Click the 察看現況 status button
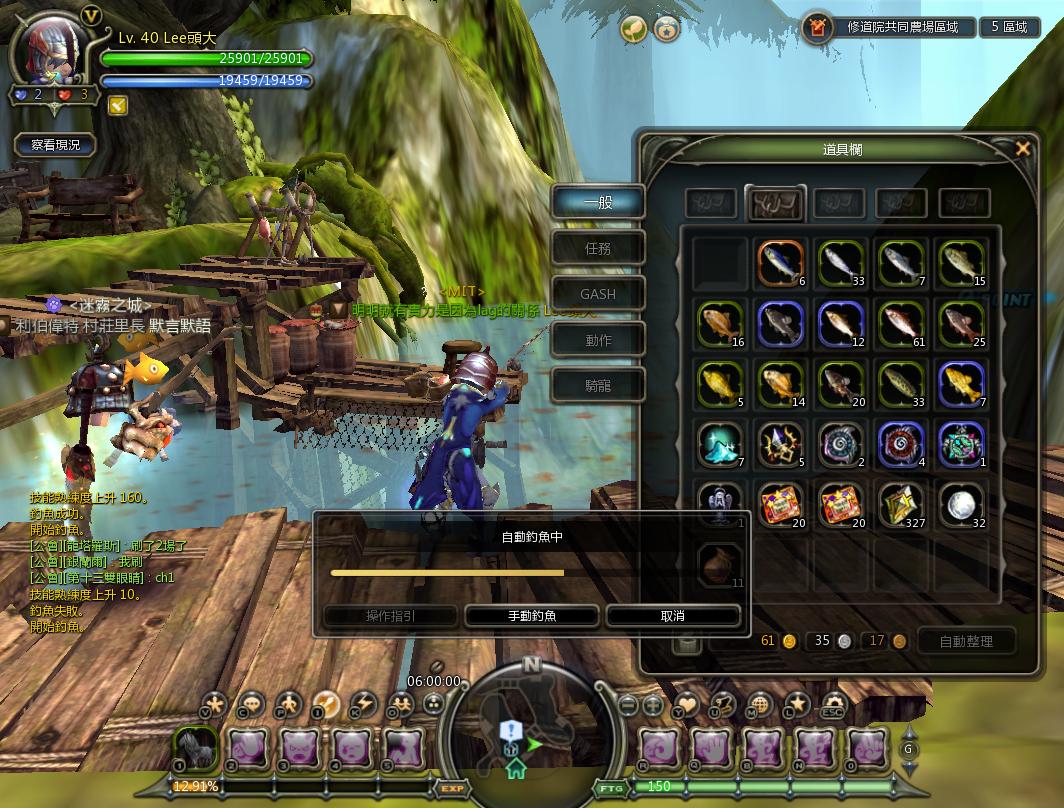The height and width of the screenshot is (808, 1064). click(56, 145)
